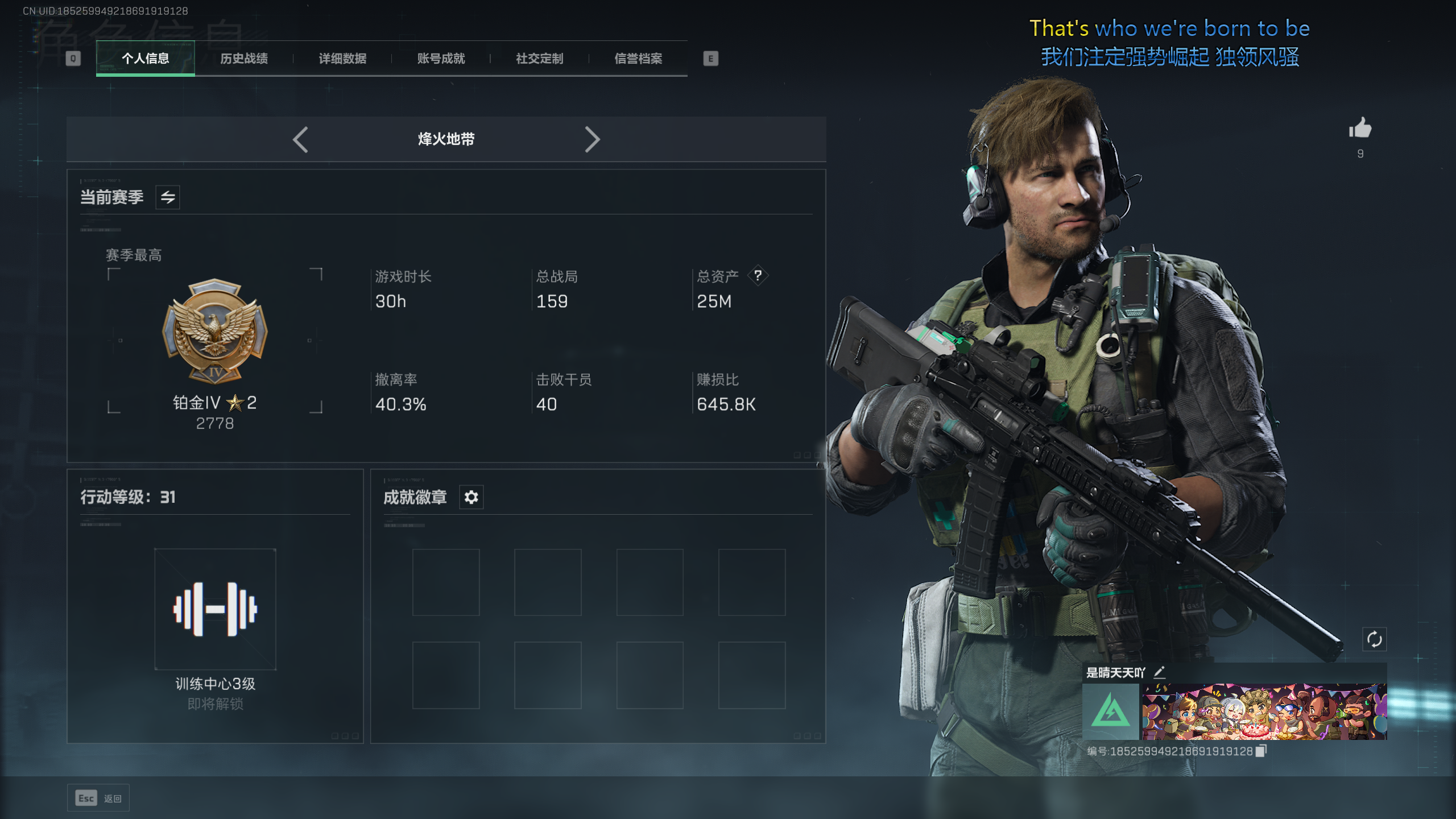
Task: Click the 返回 back button
Action: [98, 799]
